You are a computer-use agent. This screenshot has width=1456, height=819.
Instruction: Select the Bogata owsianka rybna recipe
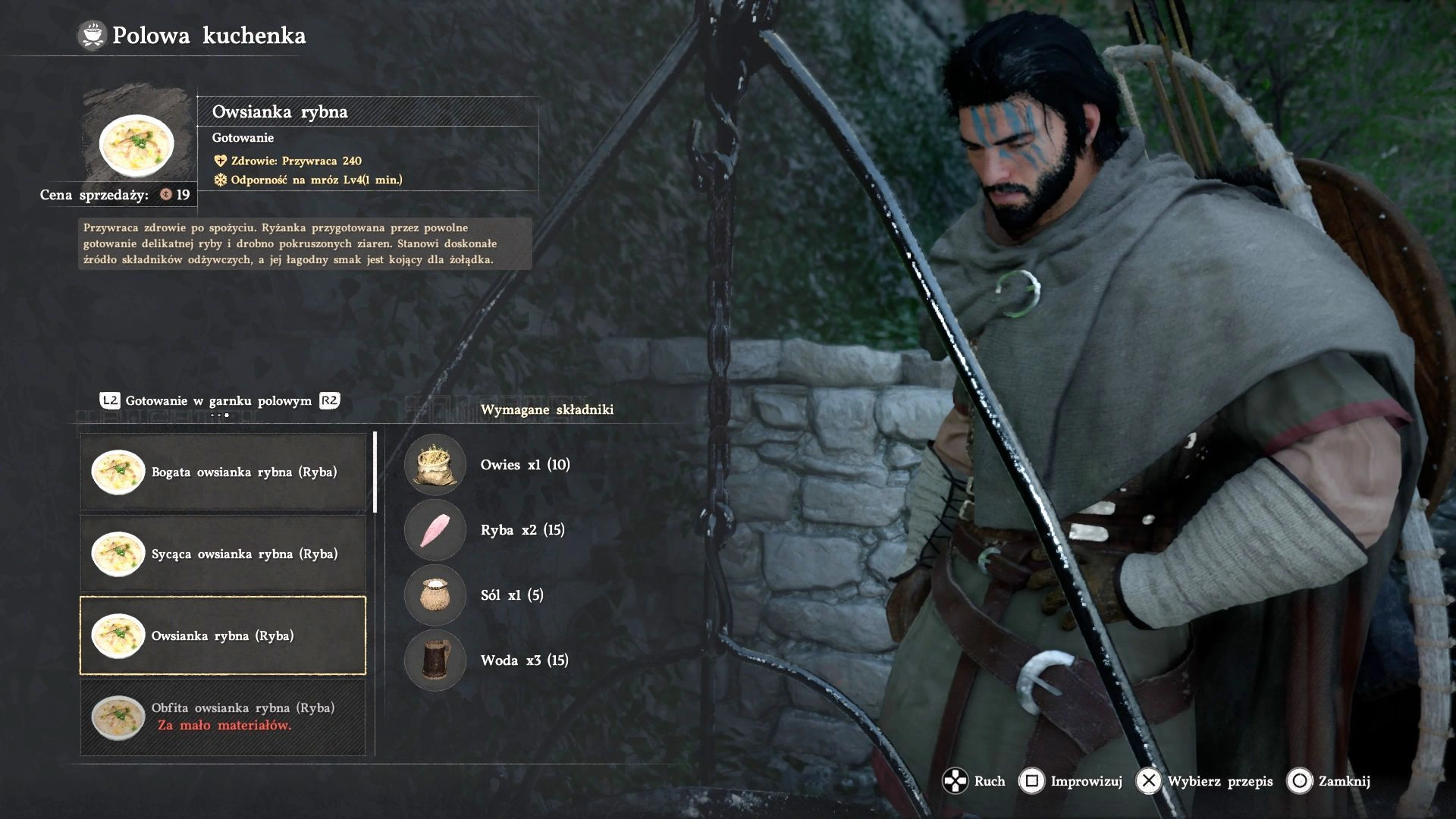click(x=223, y=472)
